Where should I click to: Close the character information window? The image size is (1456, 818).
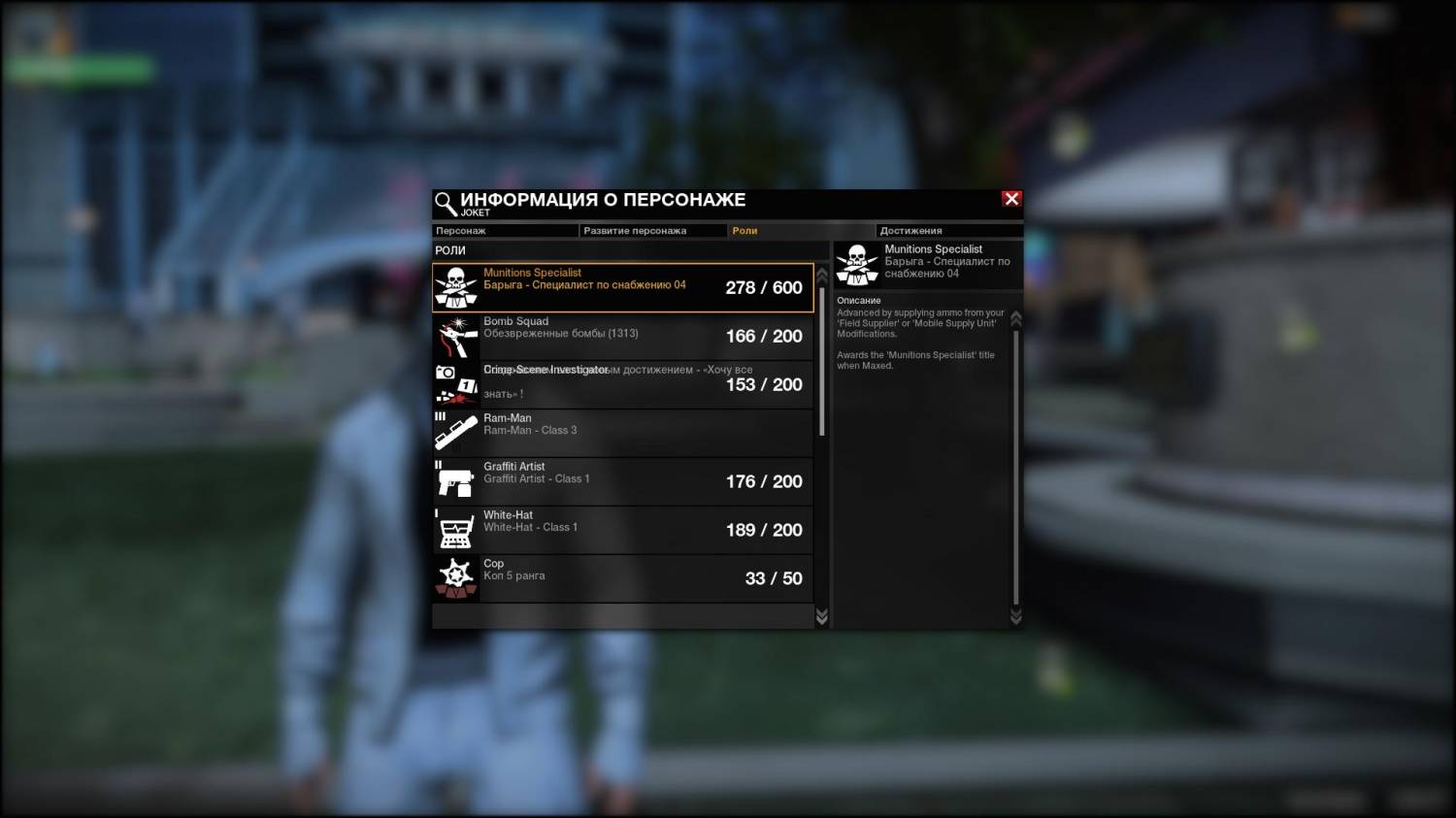tap(1011, 199)
